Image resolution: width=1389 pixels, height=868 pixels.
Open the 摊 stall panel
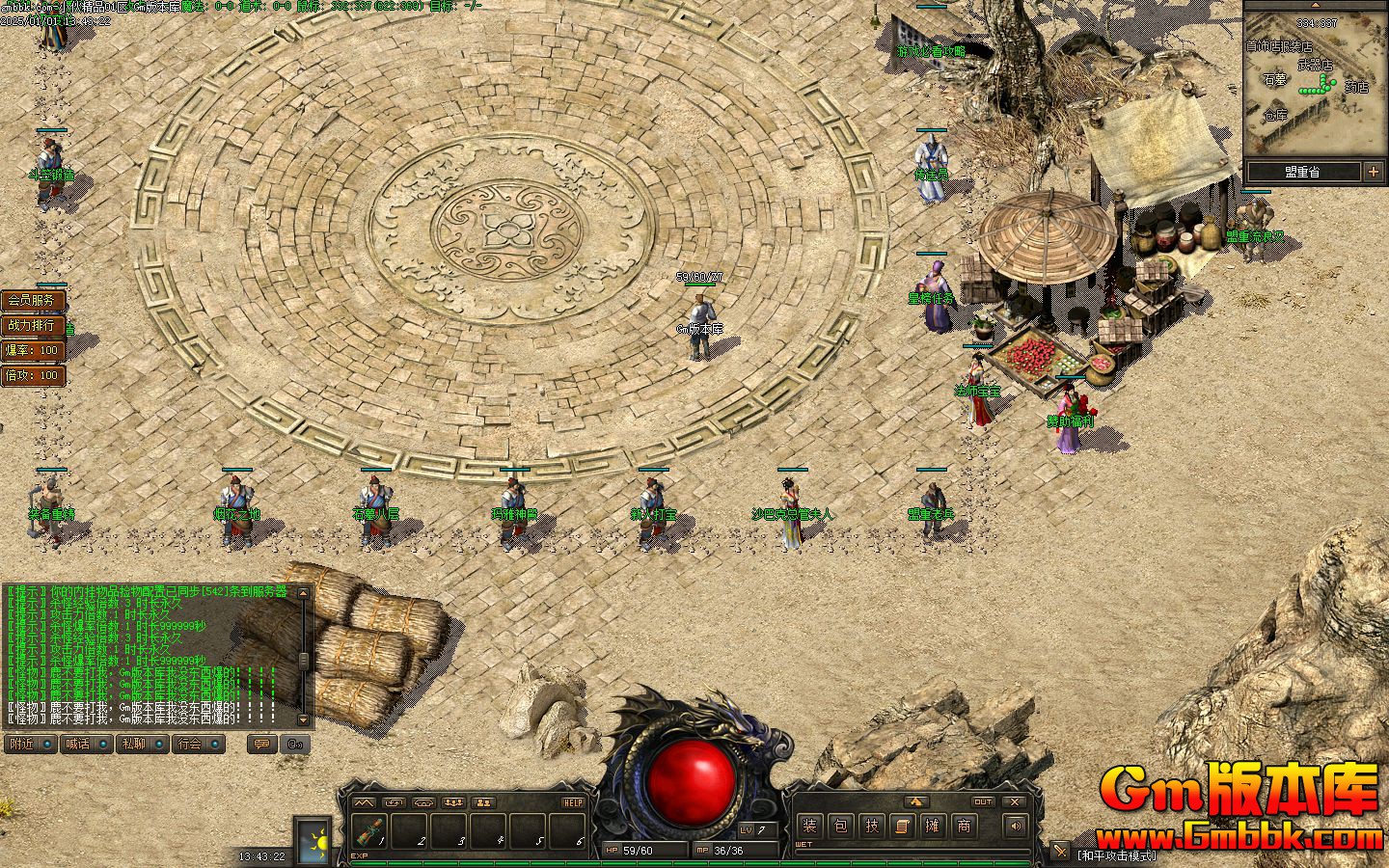[x=933, y=826]
